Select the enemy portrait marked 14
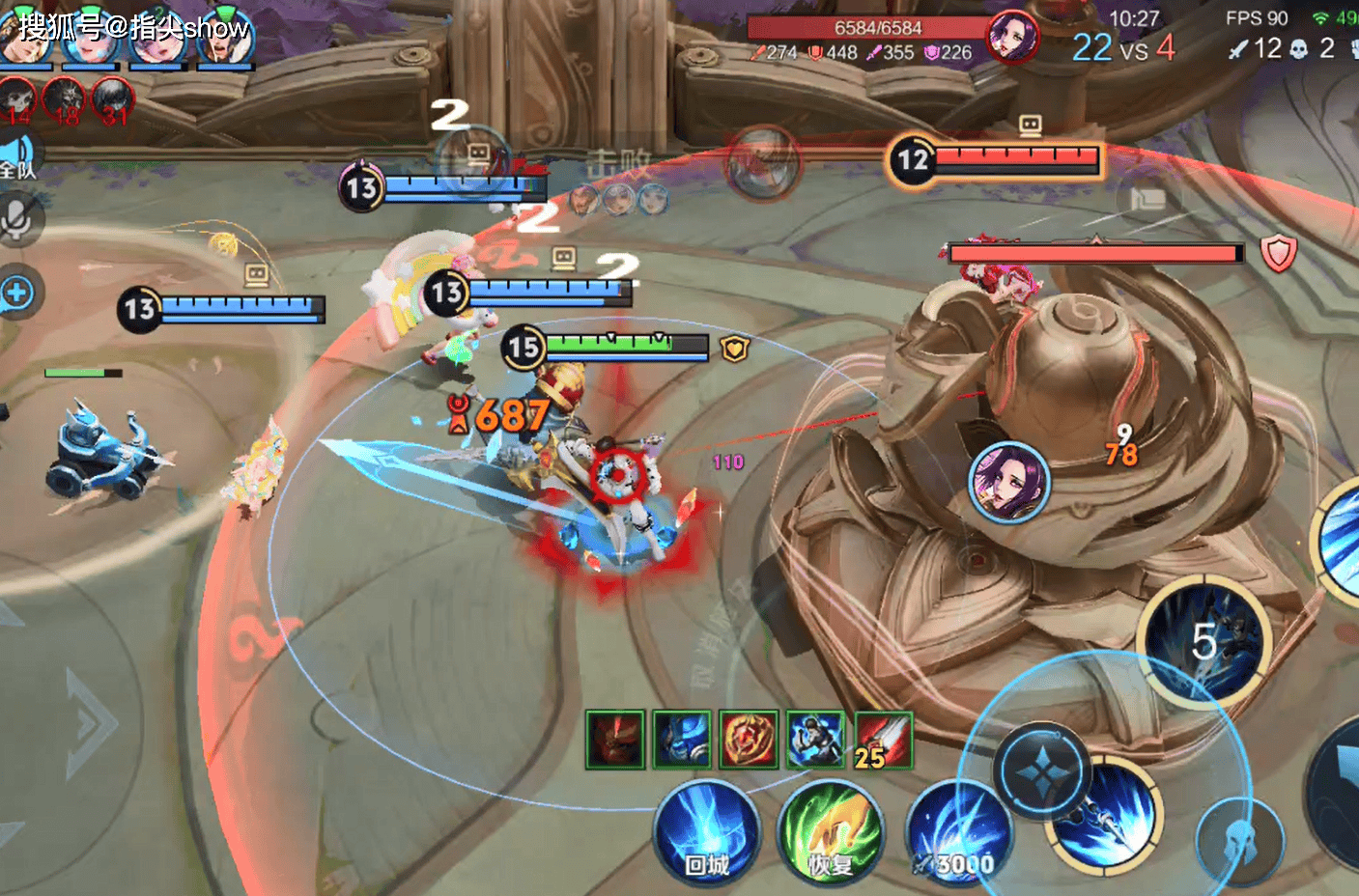 pyautogui.click(x=17, y=99)
